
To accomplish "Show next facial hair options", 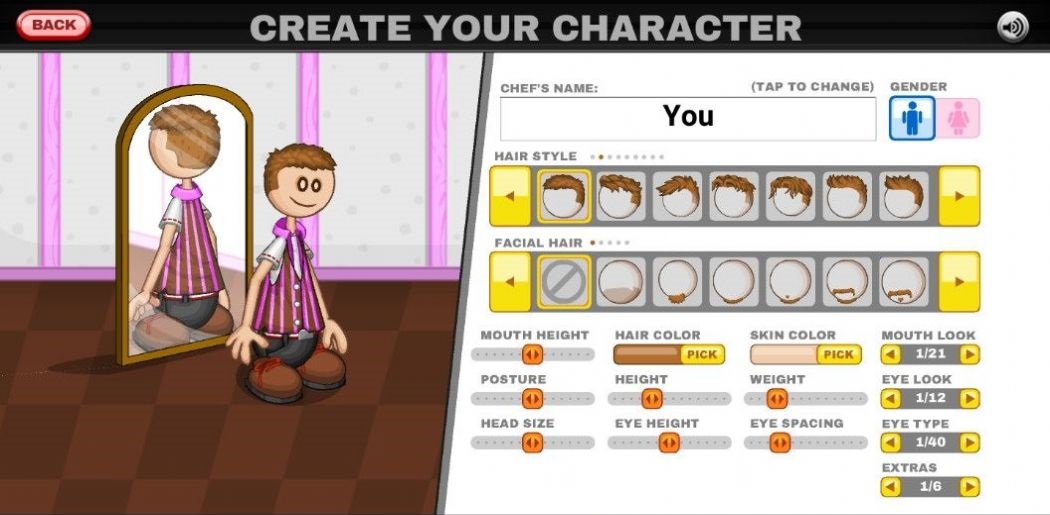I will (959, 282).
